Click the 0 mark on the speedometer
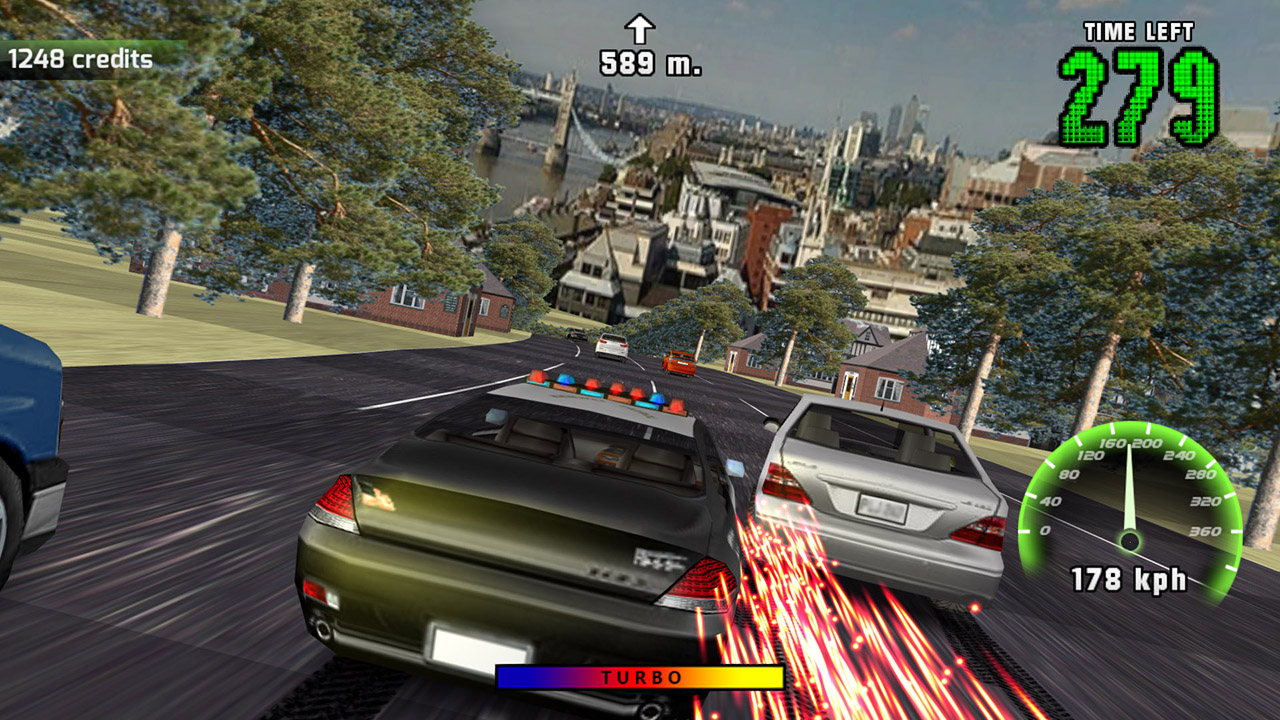 [x=1044, y=530]
